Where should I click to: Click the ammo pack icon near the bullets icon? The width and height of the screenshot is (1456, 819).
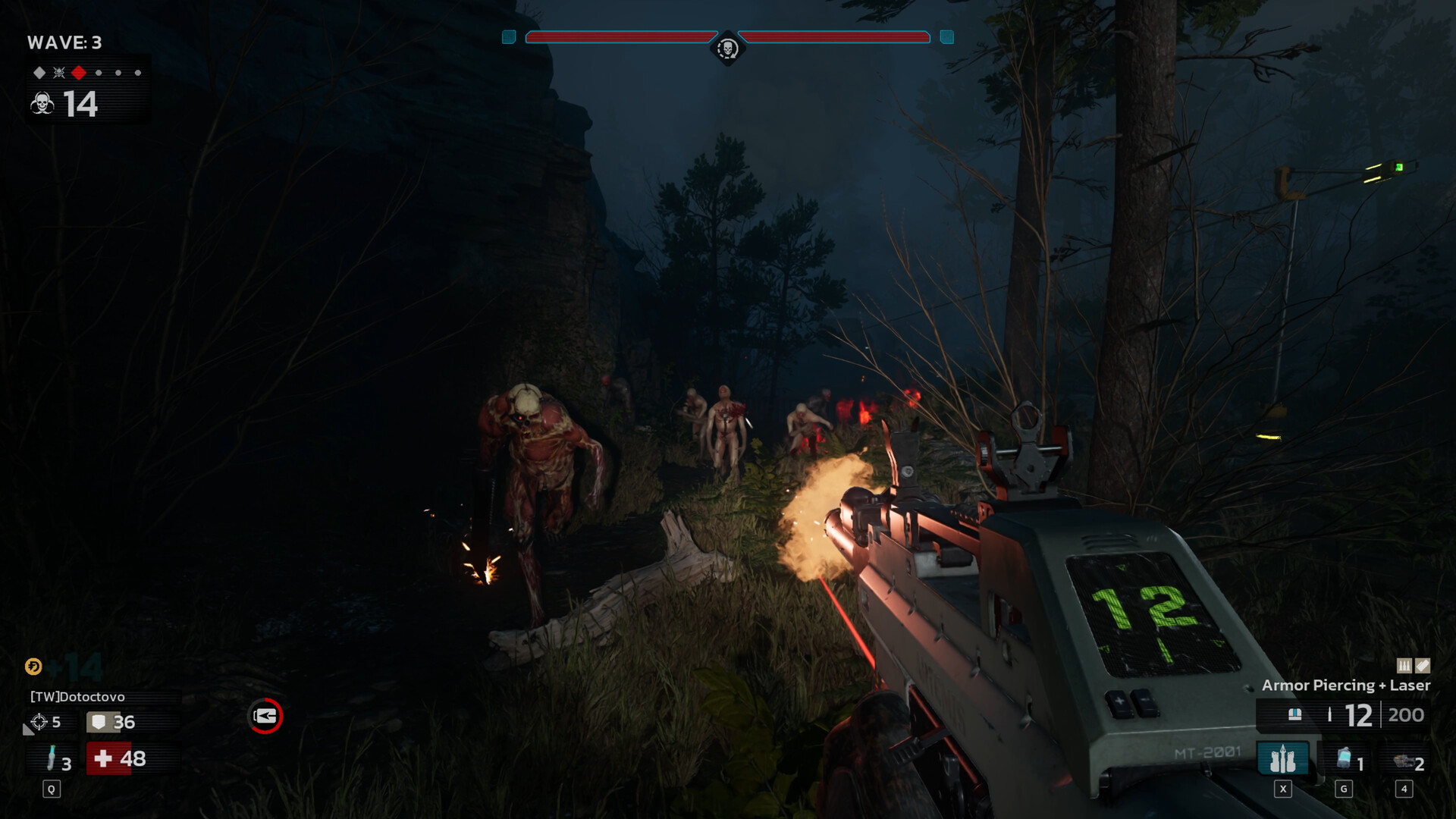coord(1423,666)
